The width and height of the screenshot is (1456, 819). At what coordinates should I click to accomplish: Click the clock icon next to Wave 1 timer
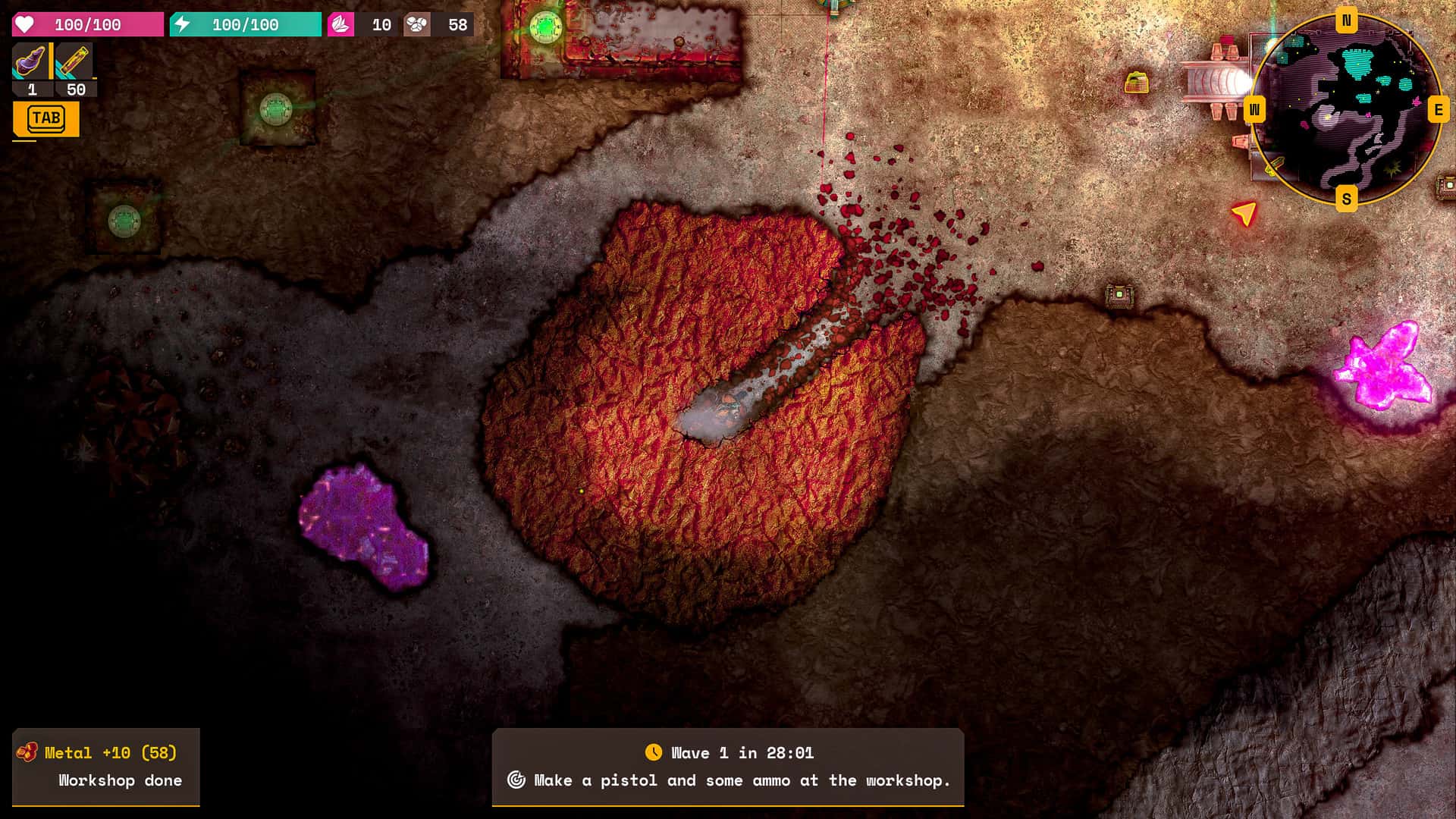(x=654, y=753)
